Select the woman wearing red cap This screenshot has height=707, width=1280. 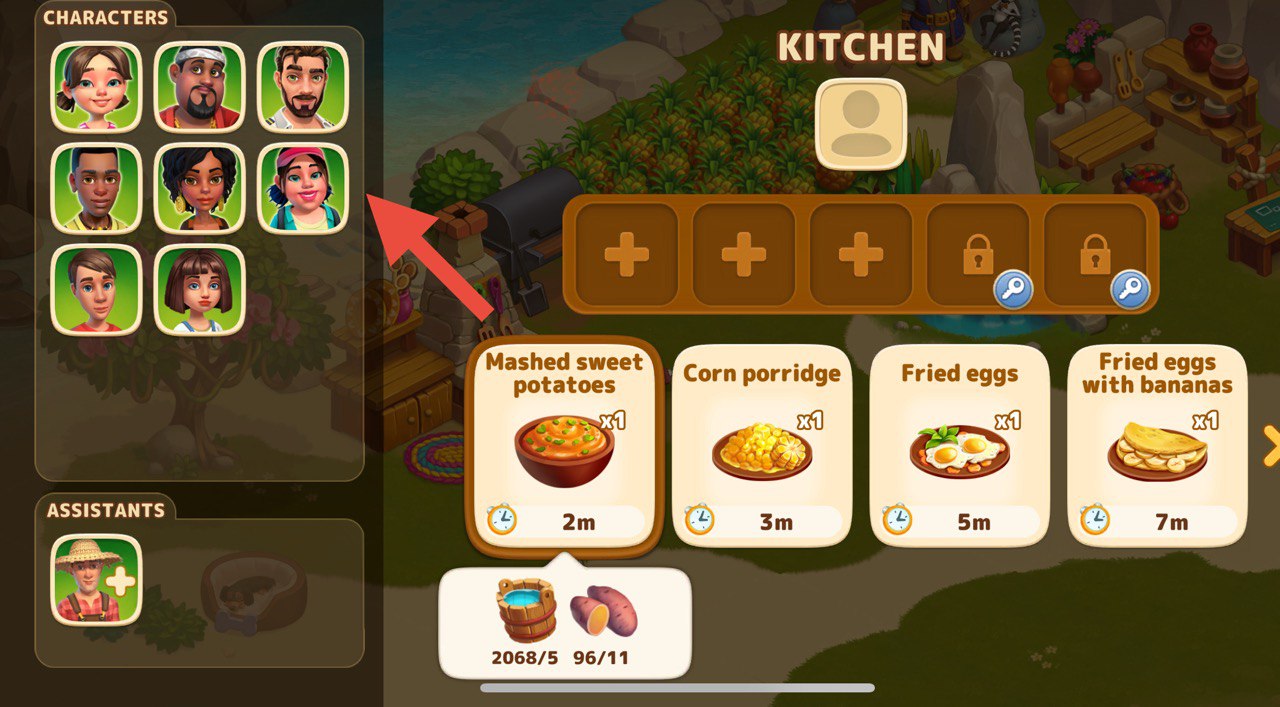303,188
